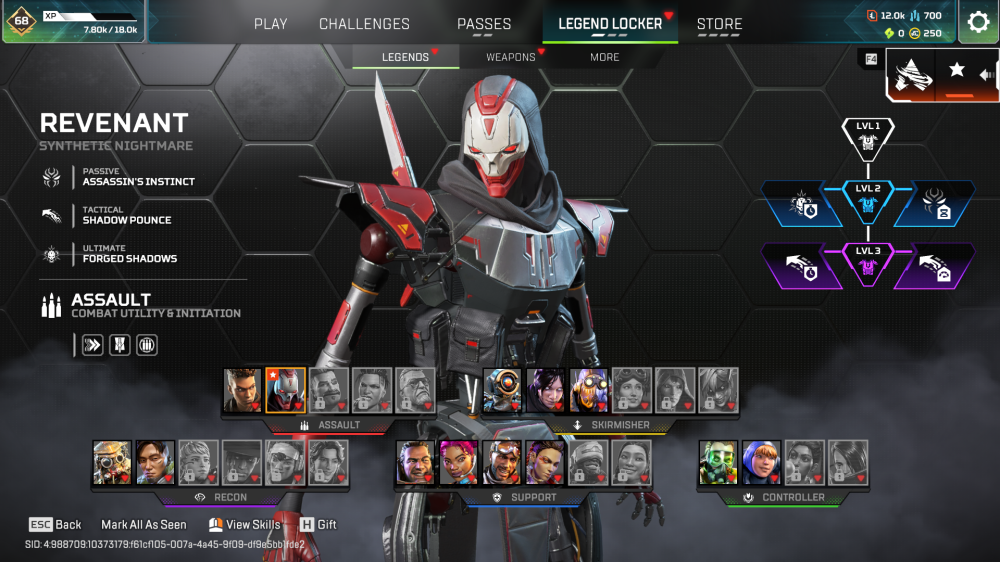
Task: Select Bloodhound in the Recon row
Action: click(112, 462)
